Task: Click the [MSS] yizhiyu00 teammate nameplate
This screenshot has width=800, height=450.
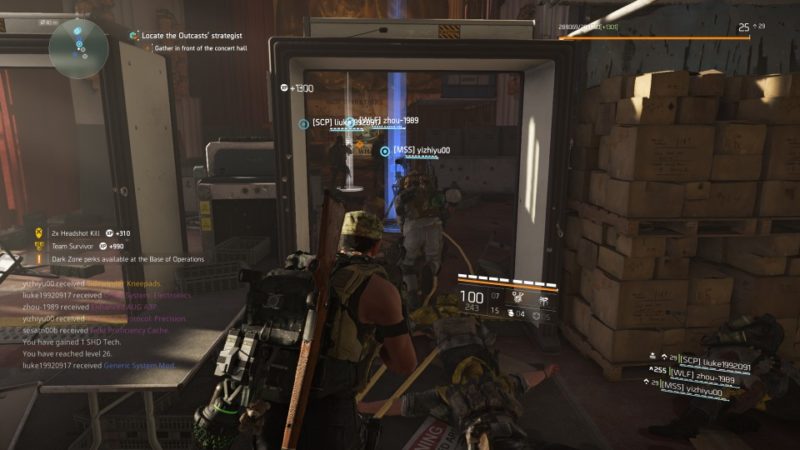Action: click(420, 151)
